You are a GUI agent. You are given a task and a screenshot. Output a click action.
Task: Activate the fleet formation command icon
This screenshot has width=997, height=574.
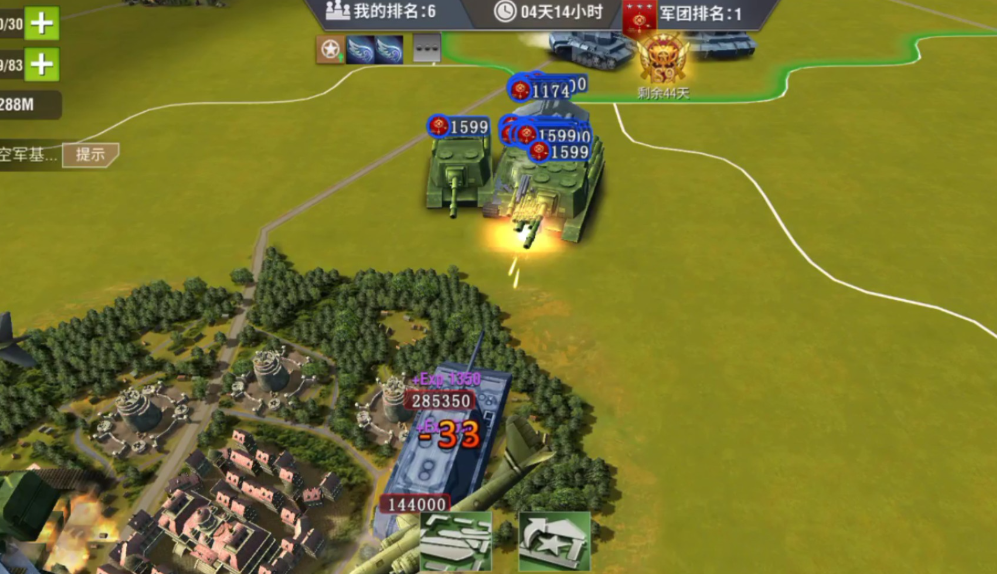point(456,540)
